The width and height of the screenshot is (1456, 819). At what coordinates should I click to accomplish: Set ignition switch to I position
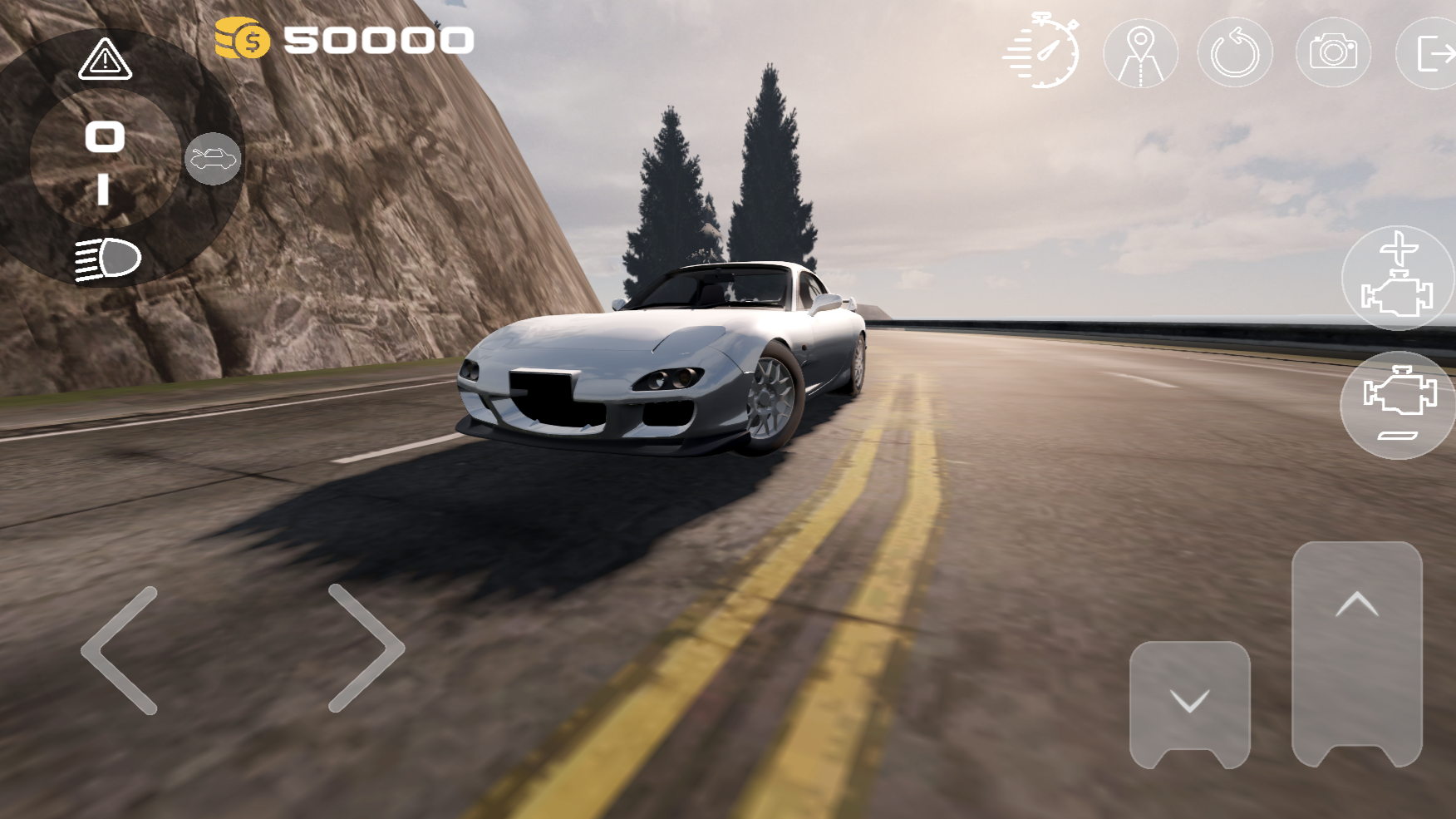(103, 190)
